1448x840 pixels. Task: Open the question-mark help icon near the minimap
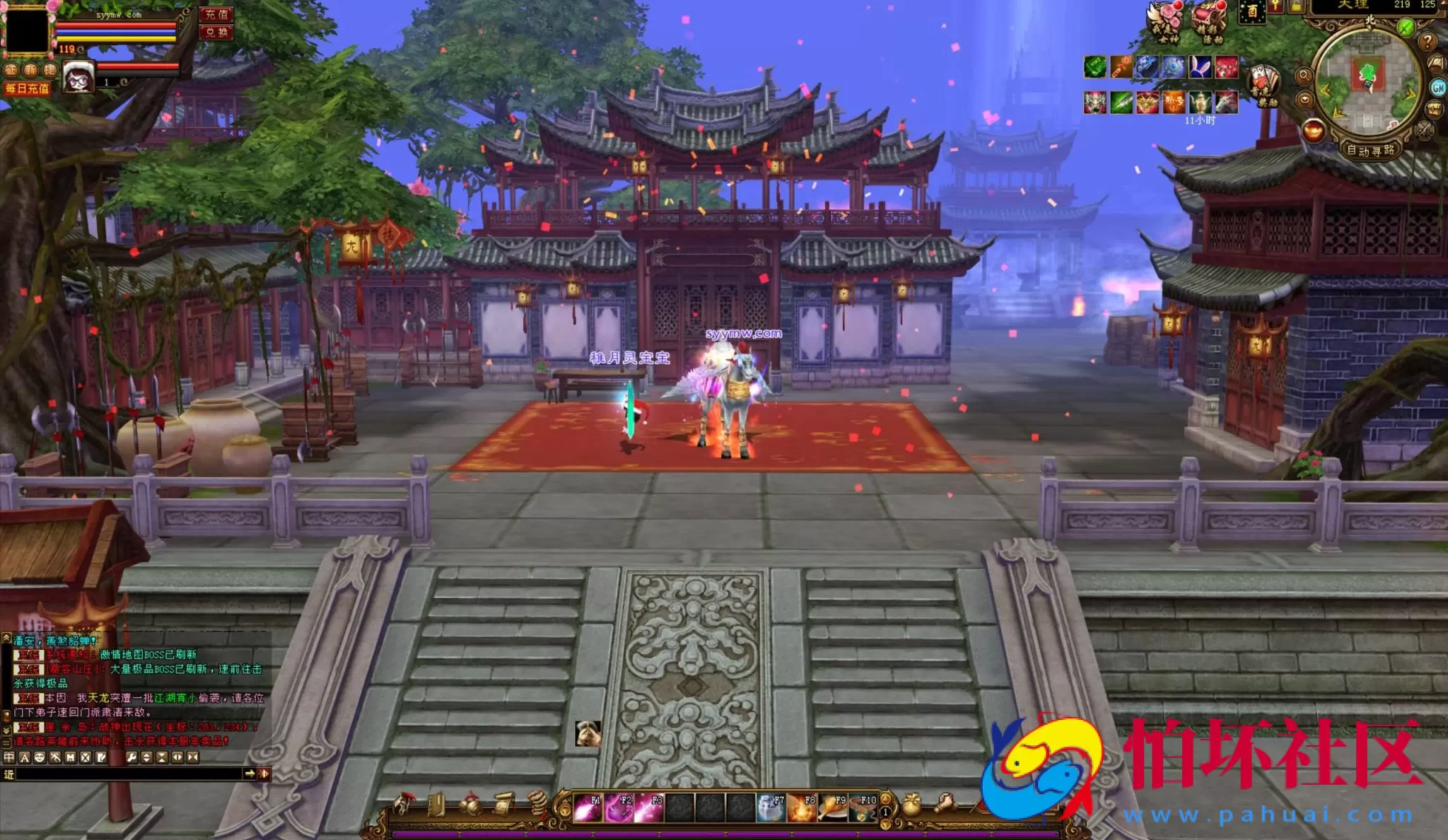click(x=1427, y=42)
